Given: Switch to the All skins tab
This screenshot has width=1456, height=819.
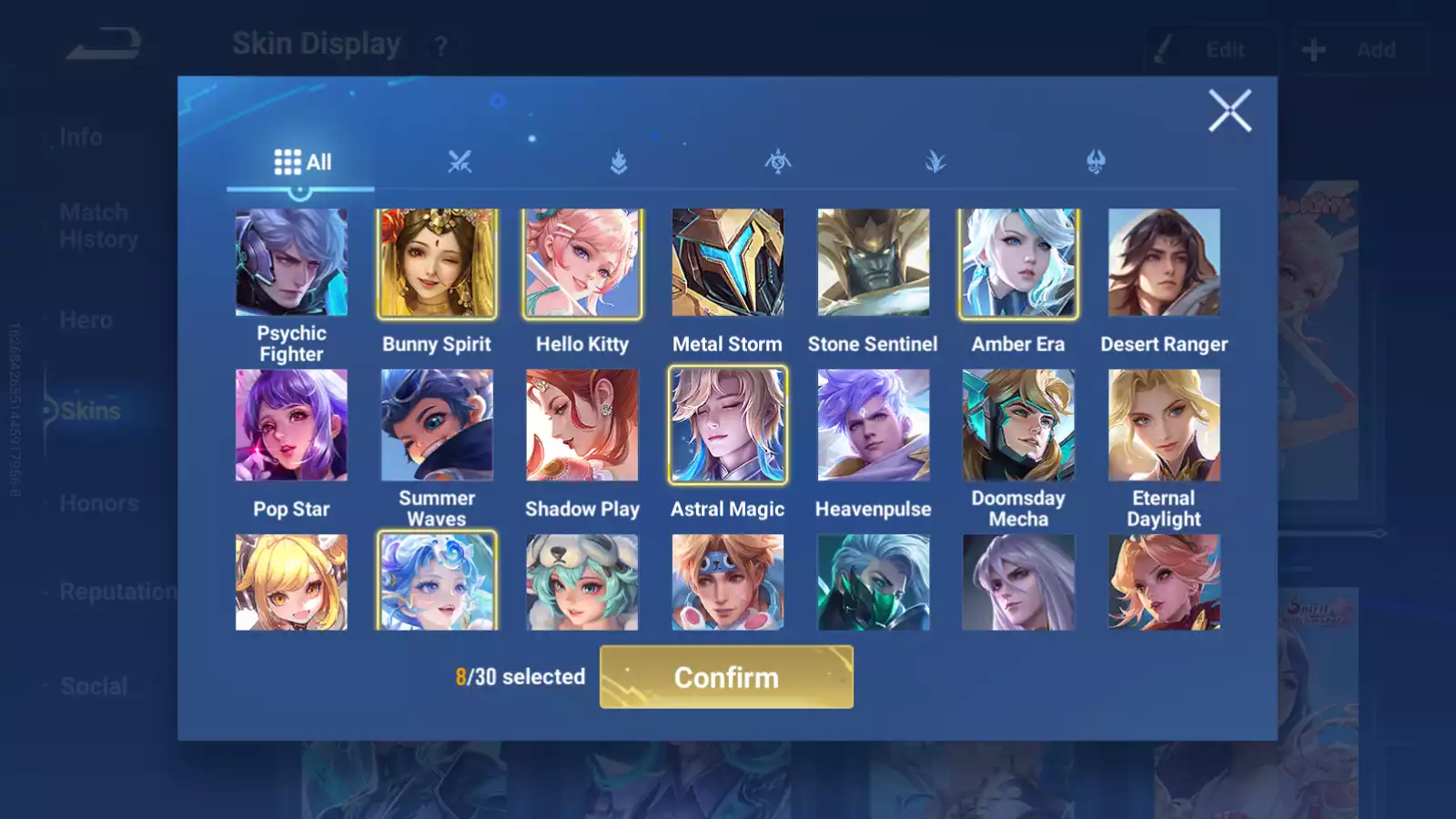Looking at the screenshot, I should point(302,163).
